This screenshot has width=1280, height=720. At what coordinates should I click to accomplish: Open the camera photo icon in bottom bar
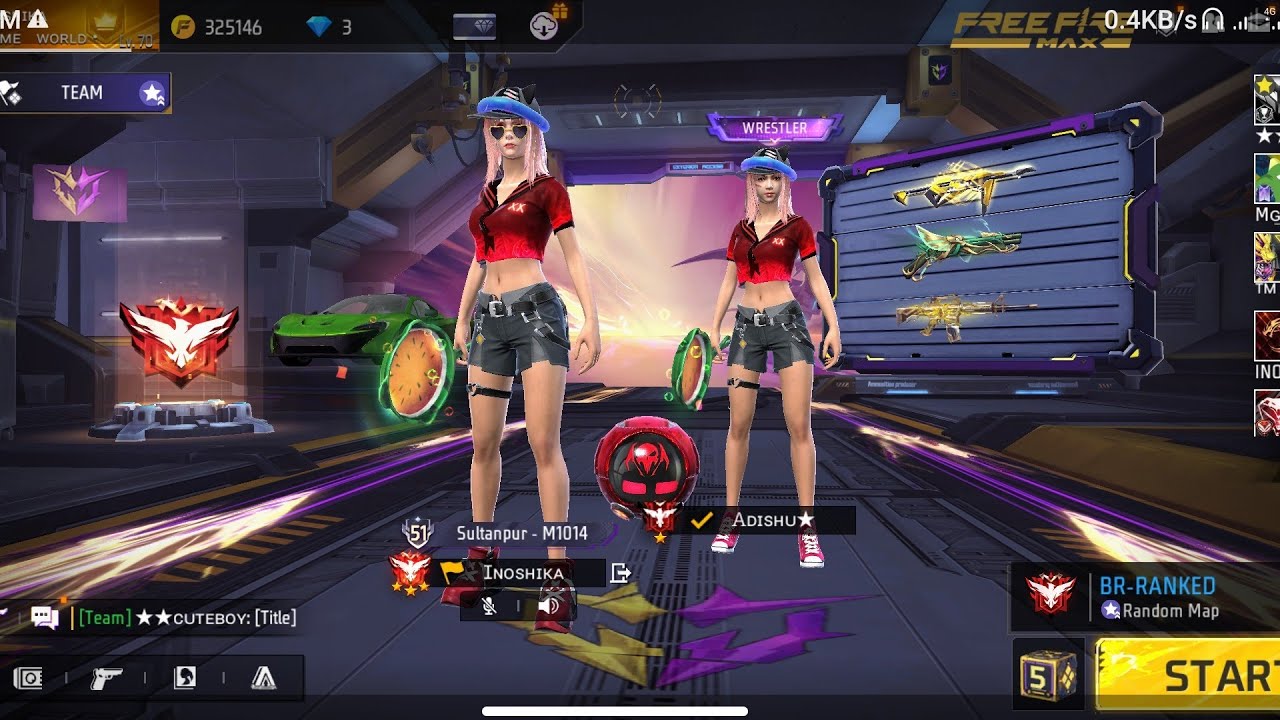(x=28, y=679)
